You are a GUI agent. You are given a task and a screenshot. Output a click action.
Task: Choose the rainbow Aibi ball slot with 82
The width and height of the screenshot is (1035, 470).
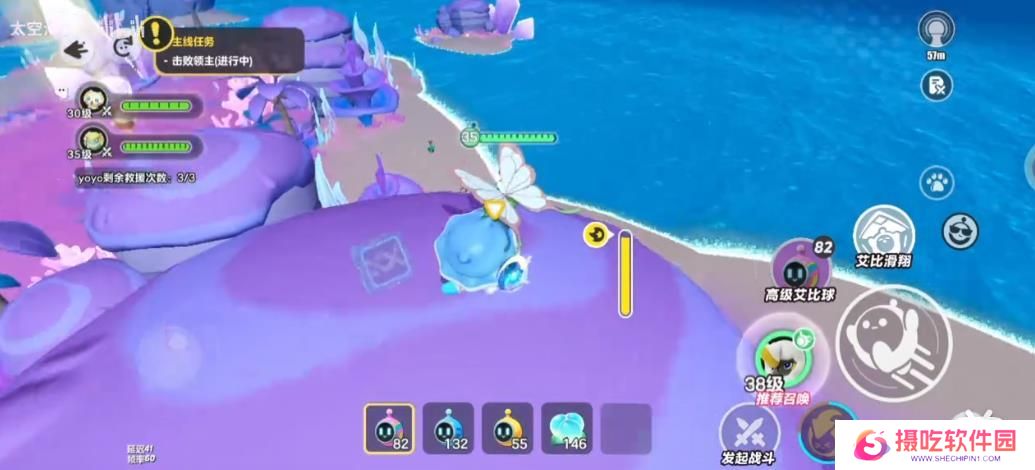[389, 429]
